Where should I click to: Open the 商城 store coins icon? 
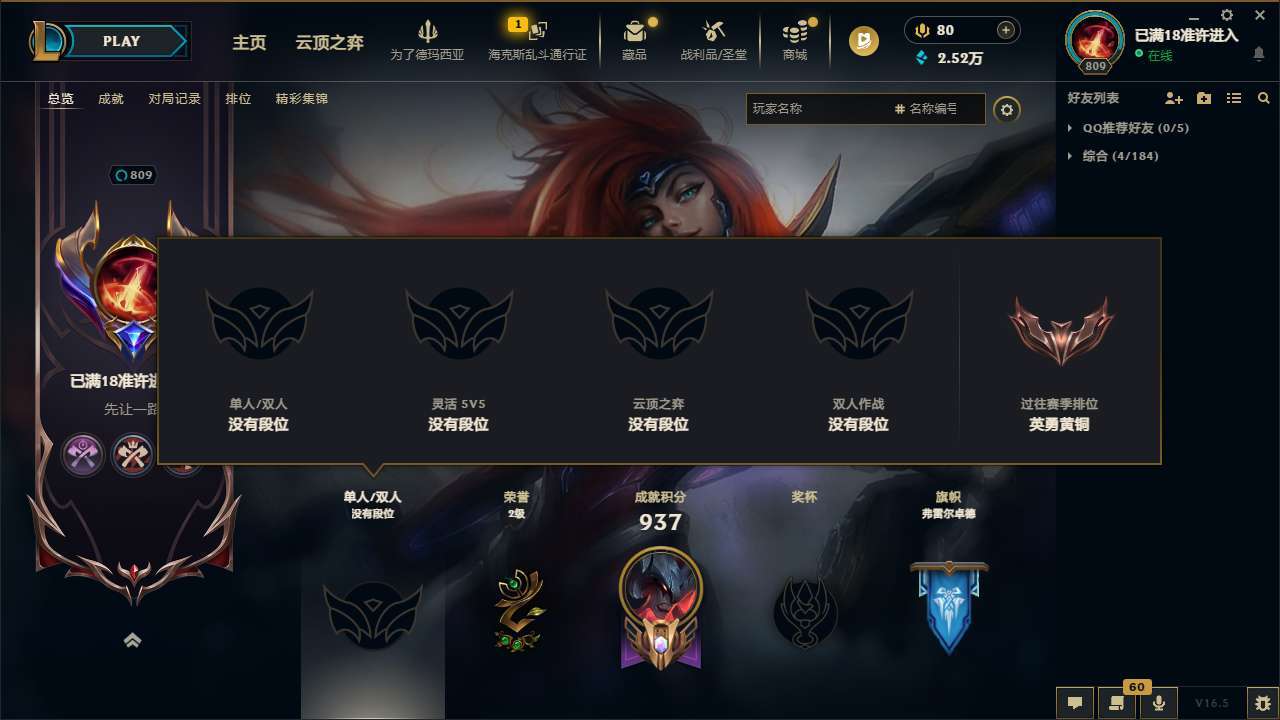point(795,30)
